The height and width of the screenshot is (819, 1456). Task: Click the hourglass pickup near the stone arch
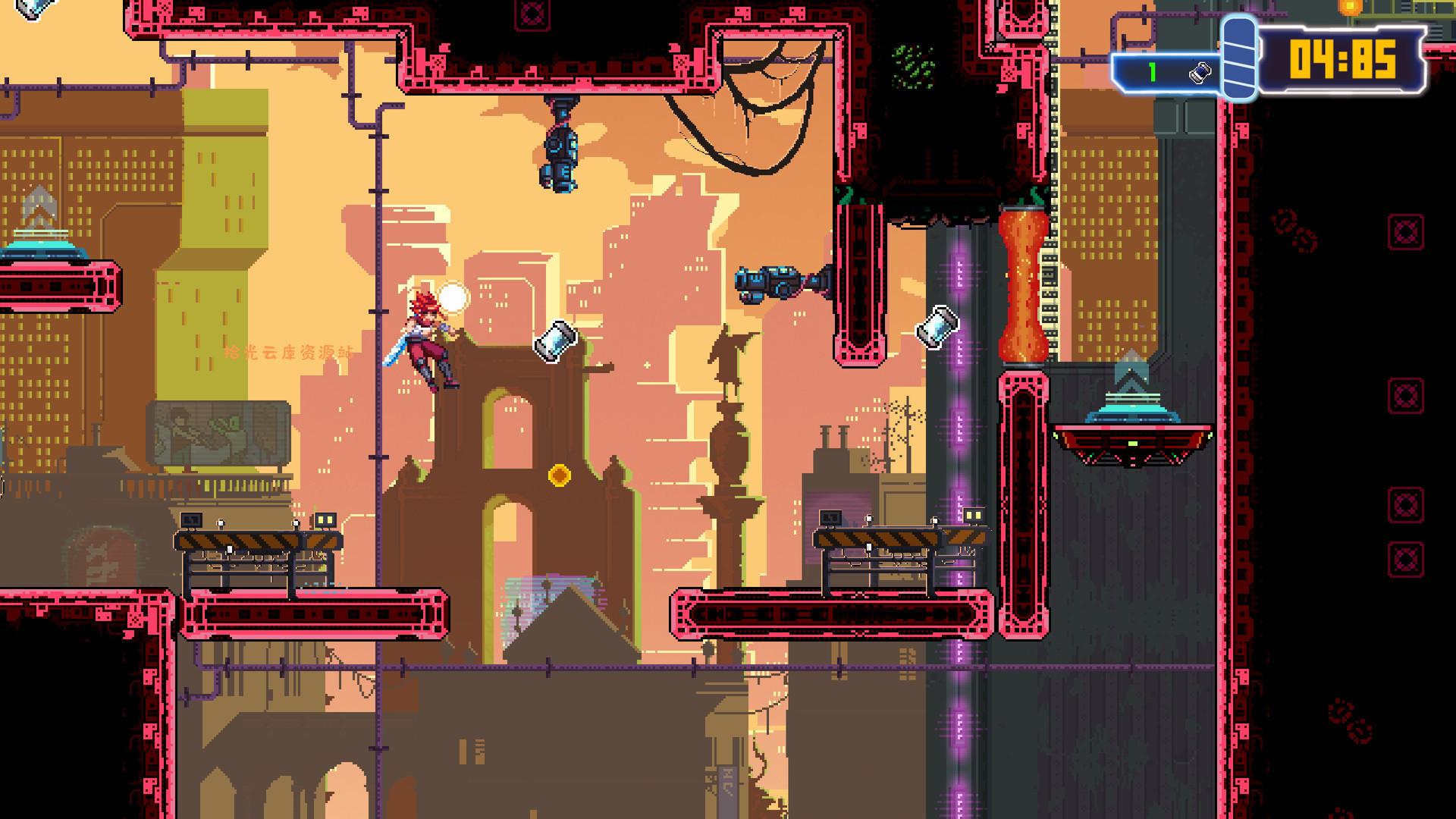557,343
